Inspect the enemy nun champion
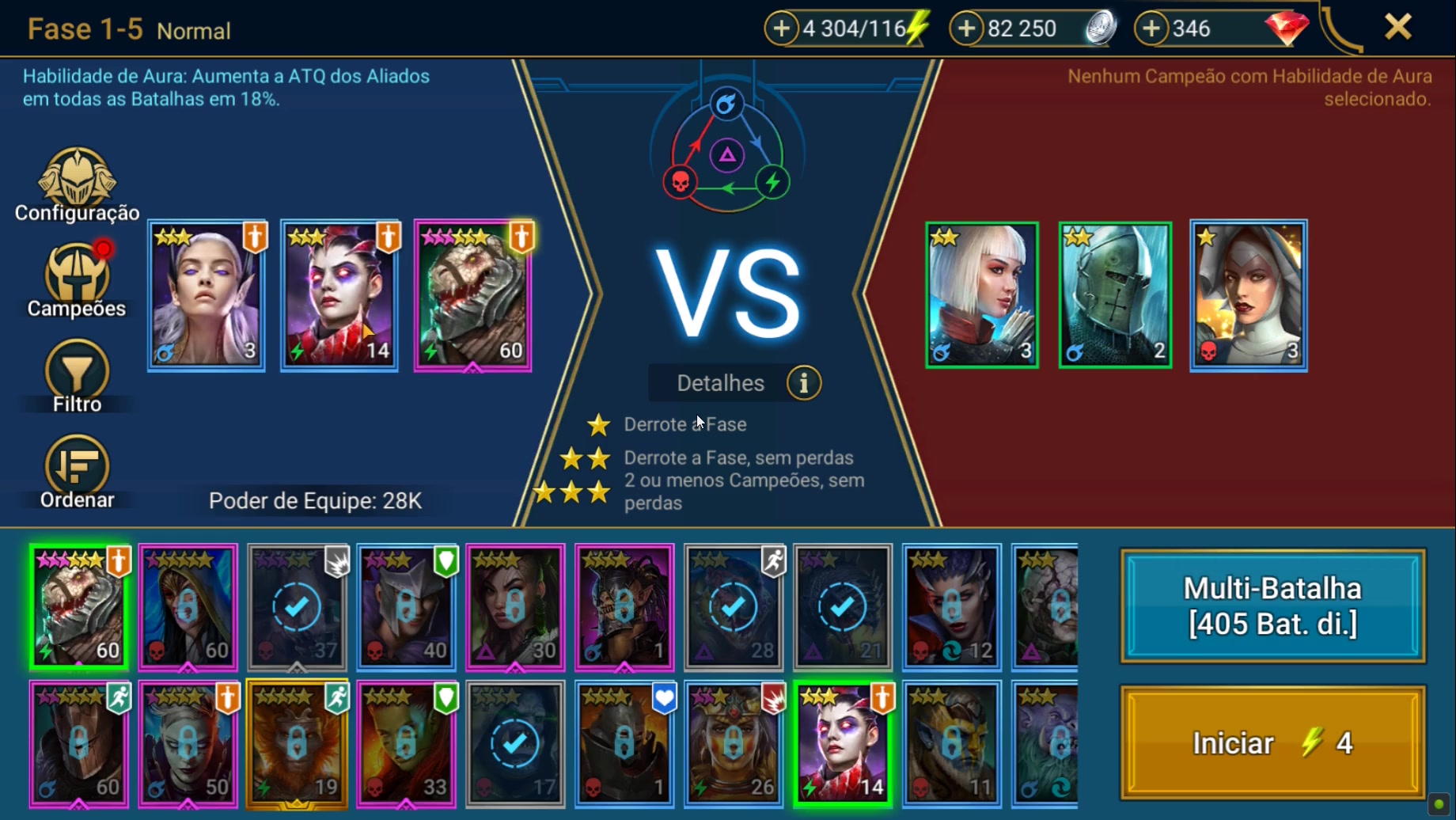 click(x=1248, y=296)
